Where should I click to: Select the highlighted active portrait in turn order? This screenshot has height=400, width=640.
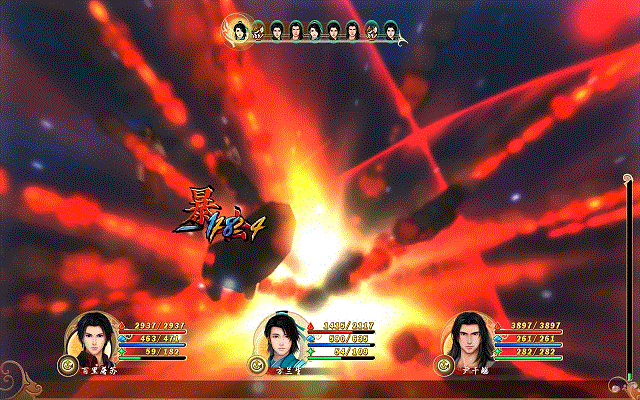click(x=240, y=32)
